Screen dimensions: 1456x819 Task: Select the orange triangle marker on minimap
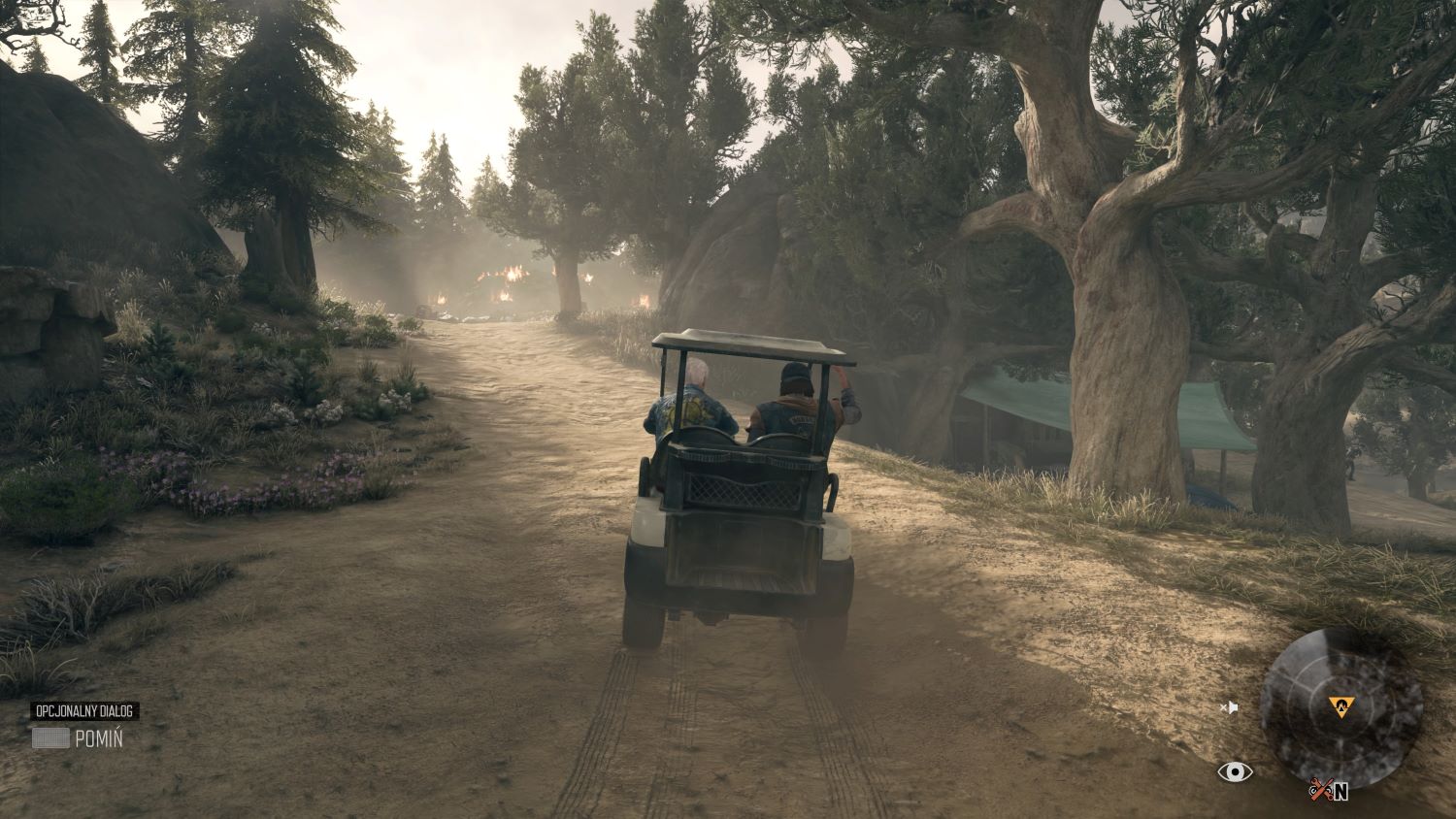click(x=1343, y=706)
